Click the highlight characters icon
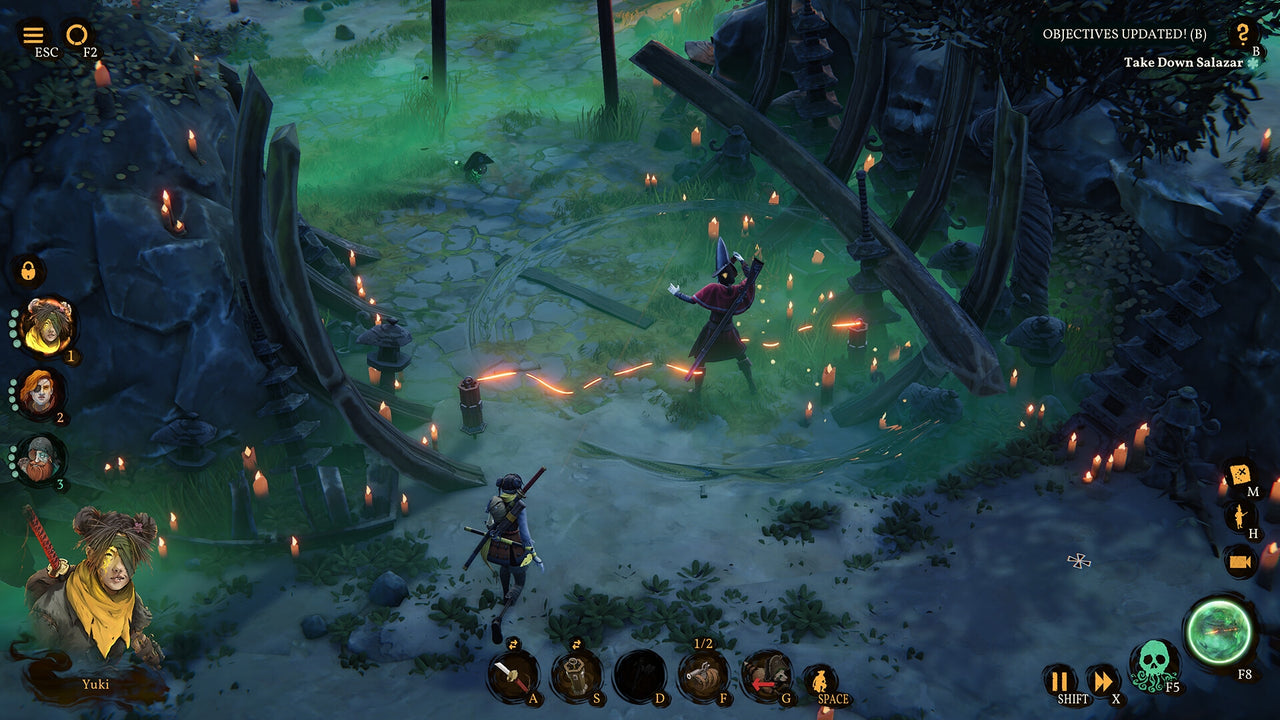 (x=1242, y=518)
